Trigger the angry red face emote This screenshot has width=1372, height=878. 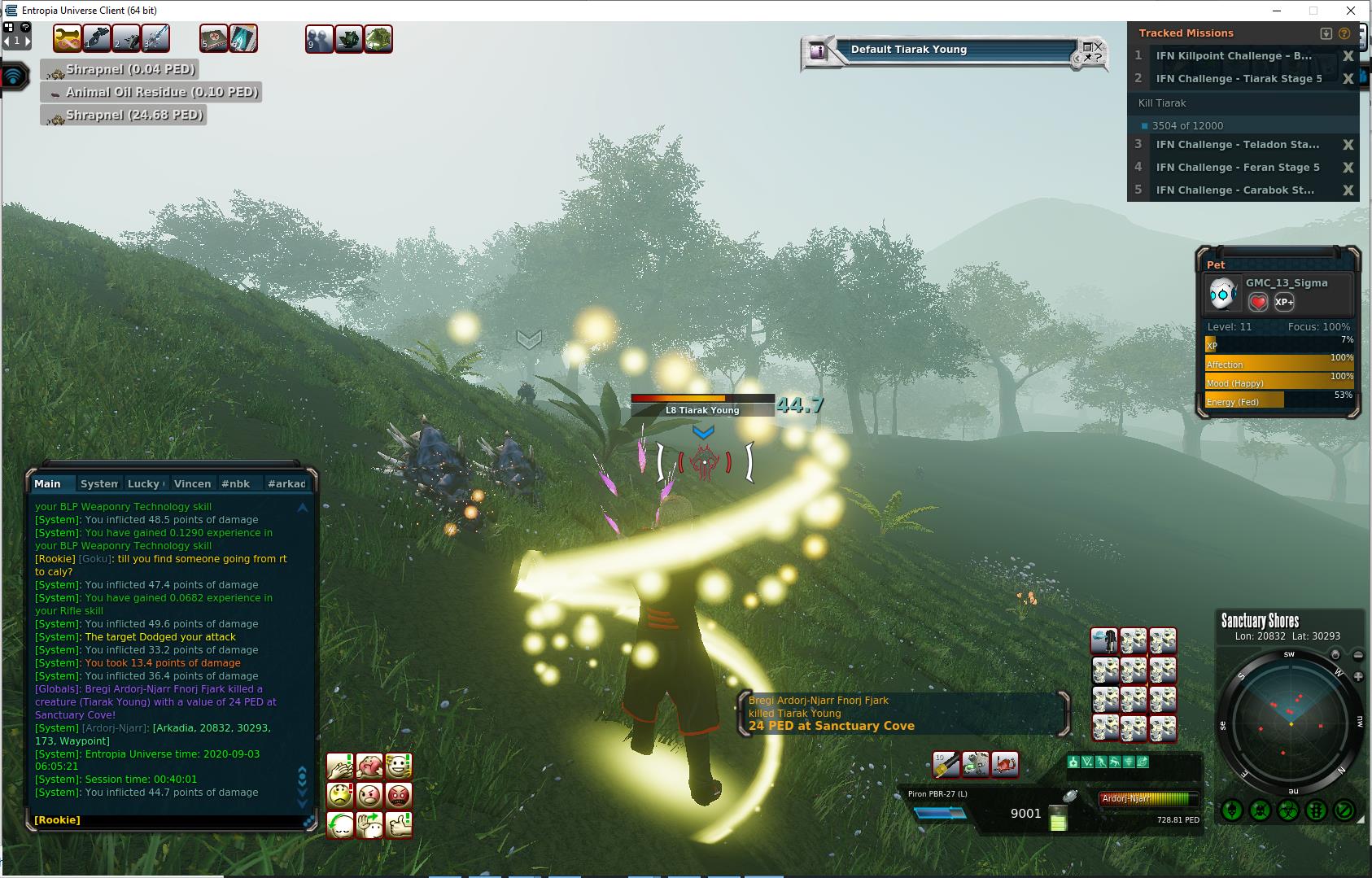[x=399, y=795]
